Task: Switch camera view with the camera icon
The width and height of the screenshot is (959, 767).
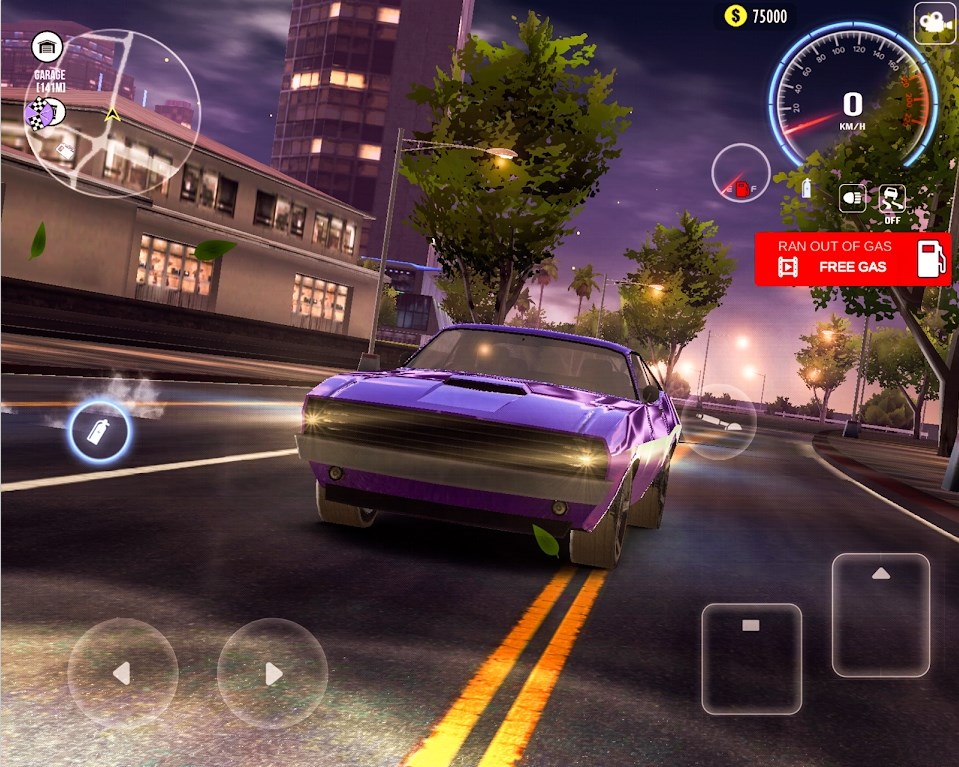Action: pos(935,22)
